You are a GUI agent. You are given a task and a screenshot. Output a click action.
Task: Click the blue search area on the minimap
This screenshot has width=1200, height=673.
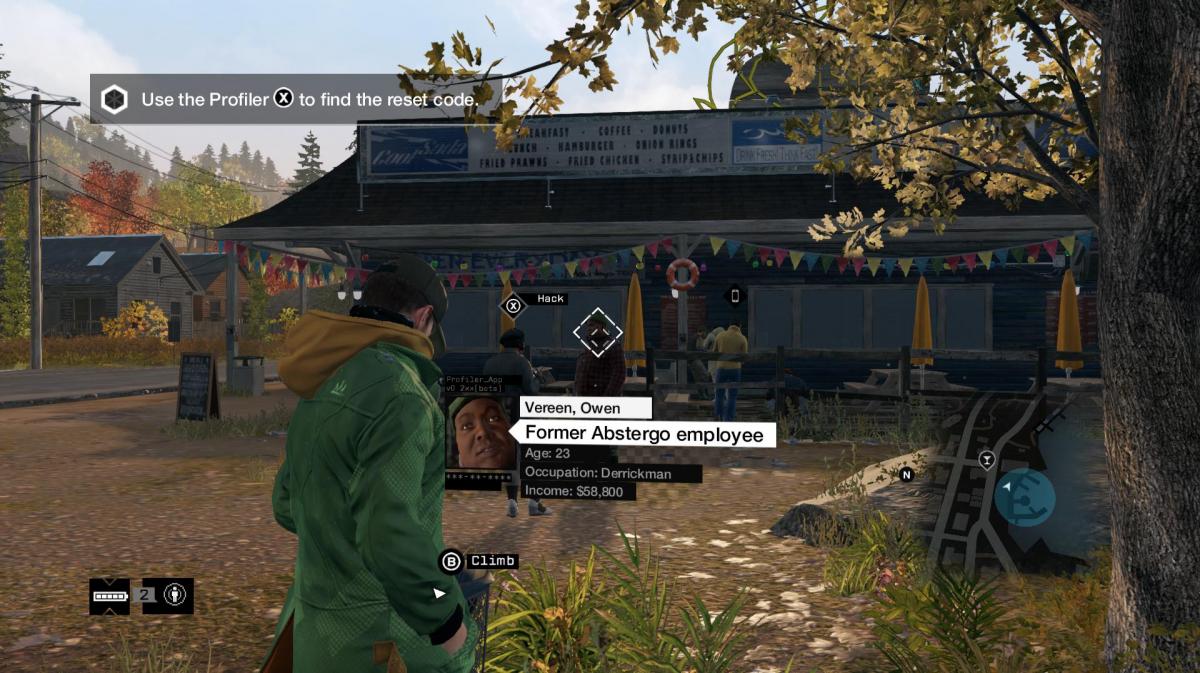(1025, 497)
